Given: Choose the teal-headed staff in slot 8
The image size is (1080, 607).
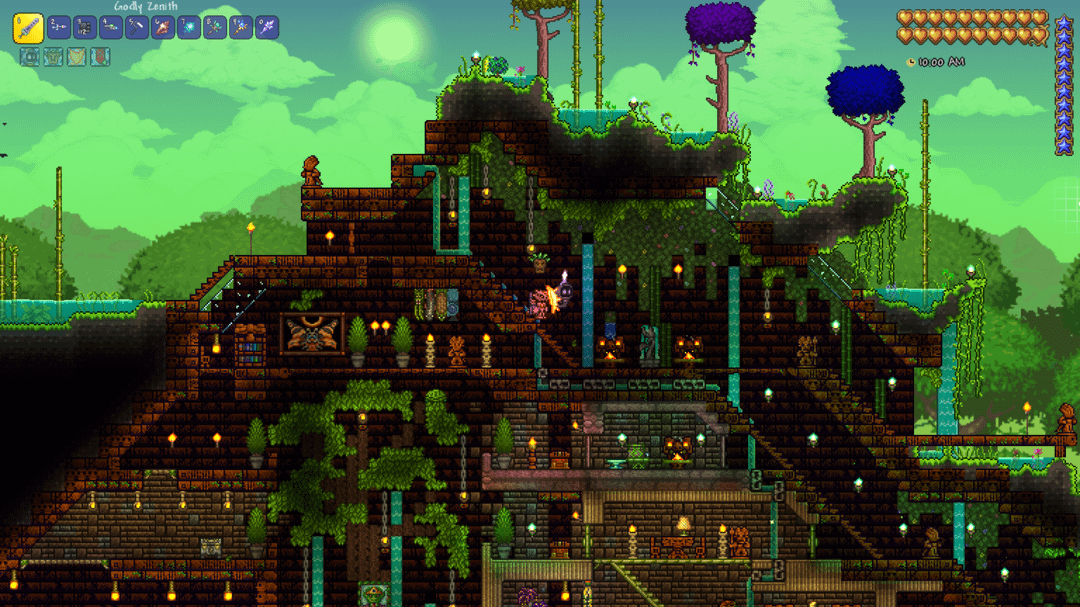Looking at the screenshot, I should point(215,27).
